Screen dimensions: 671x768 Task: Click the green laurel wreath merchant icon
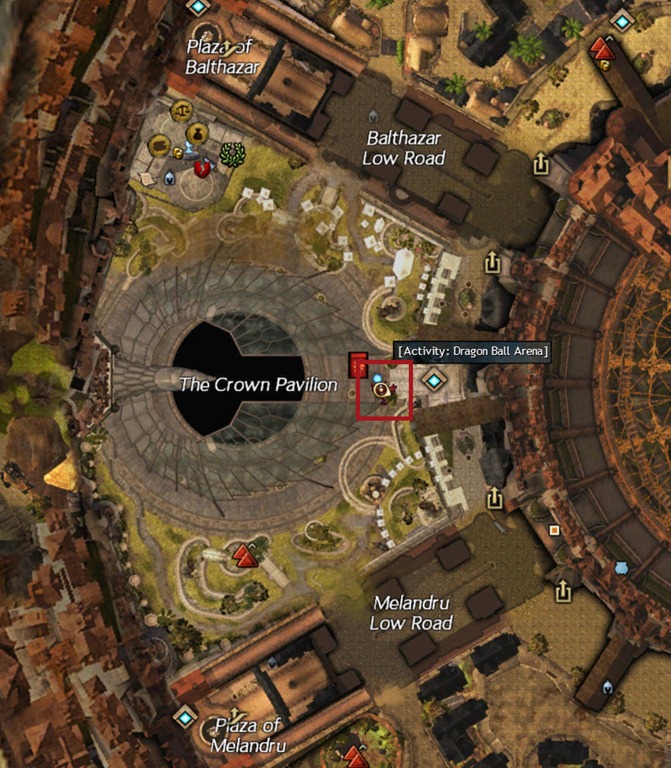(x=232, y=154)
